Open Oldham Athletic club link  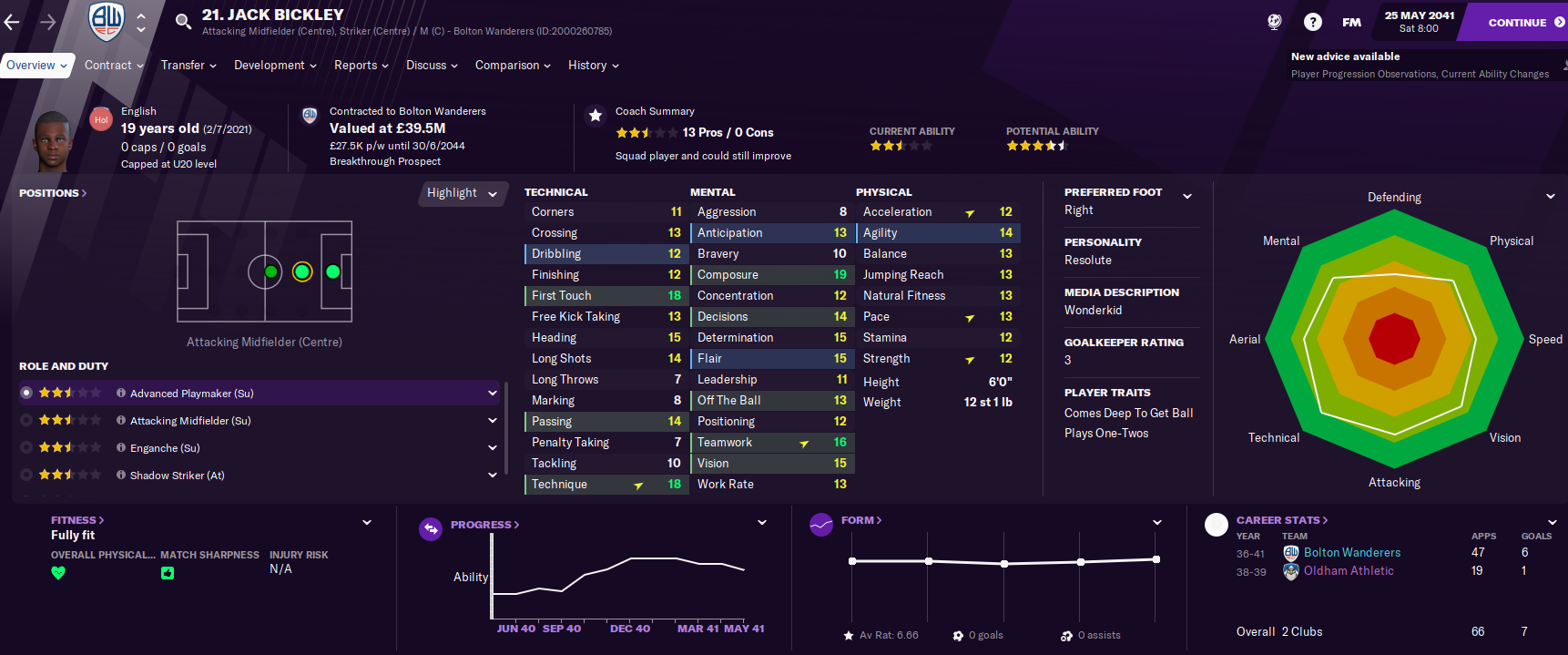coord(1349,571)
